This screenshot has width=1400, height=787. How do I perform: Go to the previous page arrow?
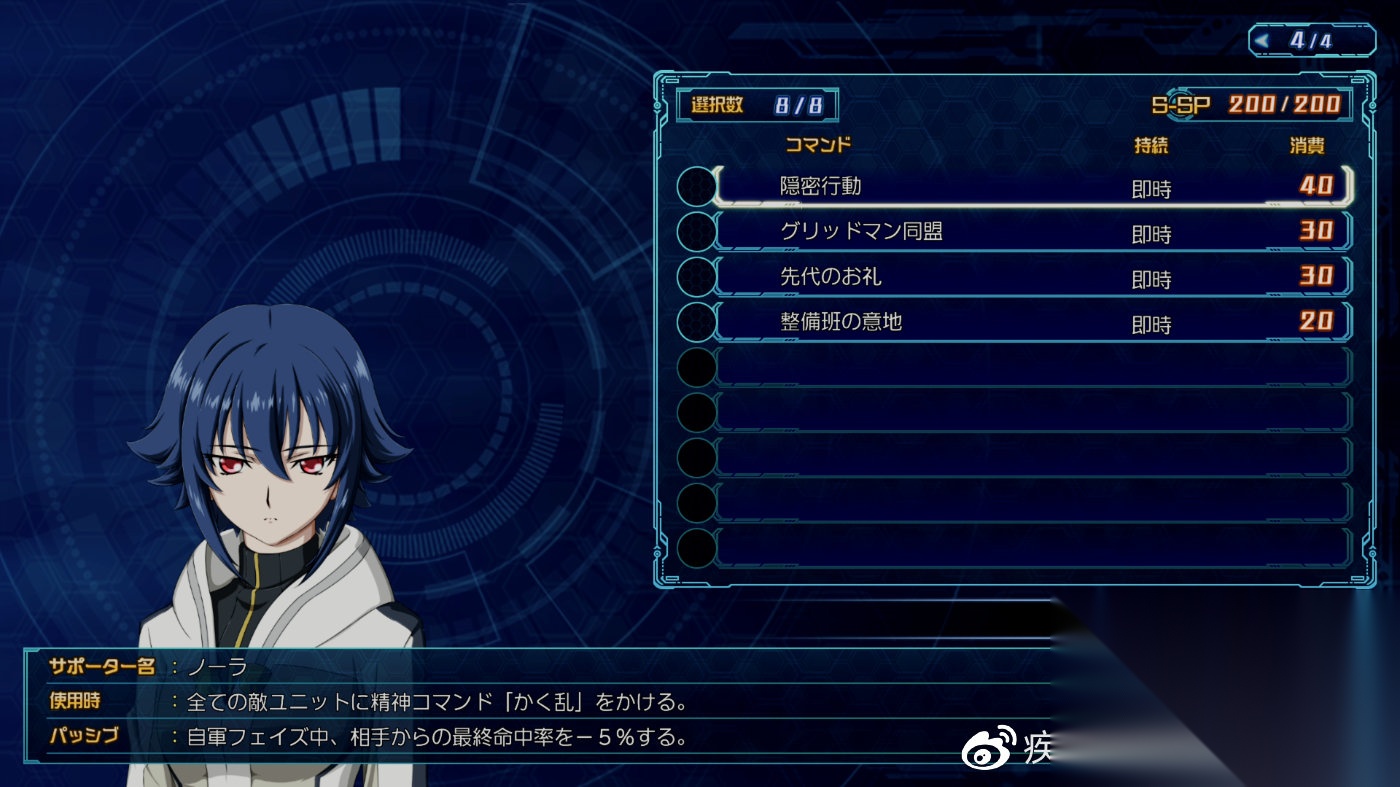pyautogui.click(x=1264, y=41)
